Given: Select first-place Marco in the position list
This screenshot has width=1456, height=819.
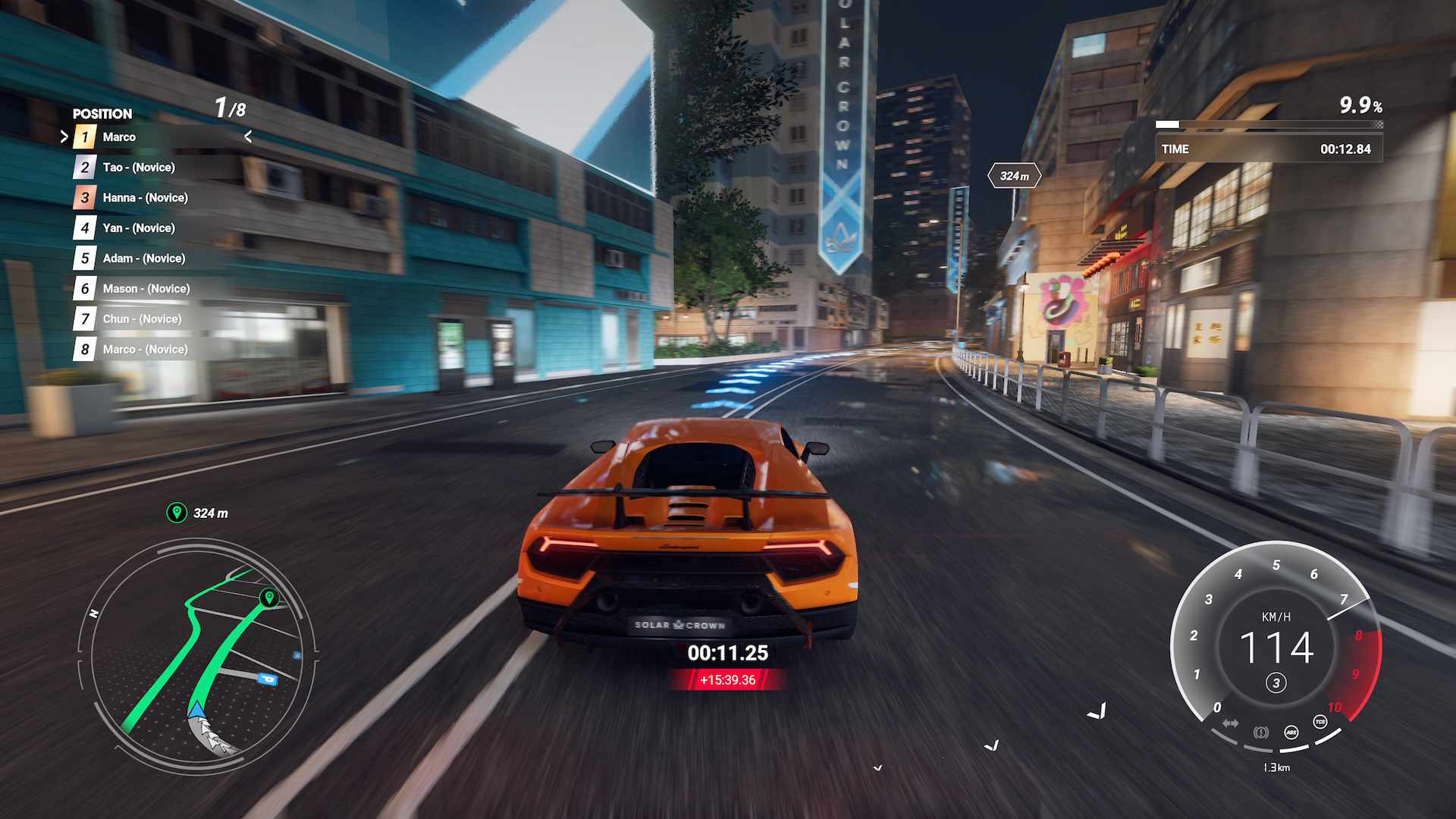Looking at the screenshot, I should coord(119,137).
